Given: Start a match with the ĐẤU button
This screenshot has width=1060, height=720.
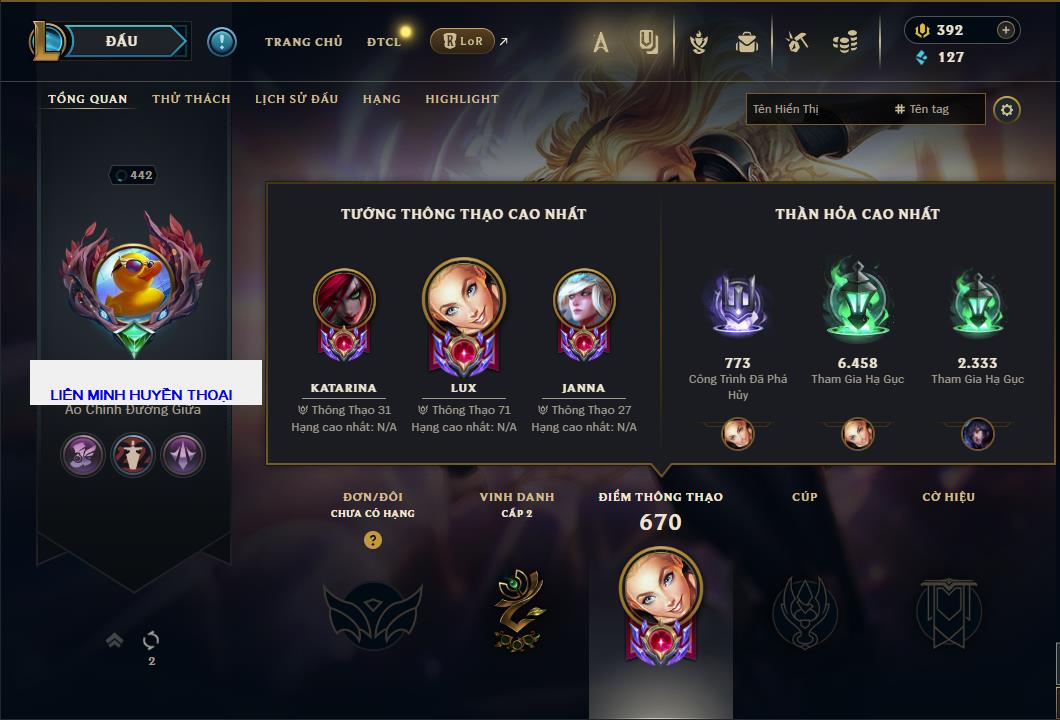Looking at the screenshot, I should (121, 41).
